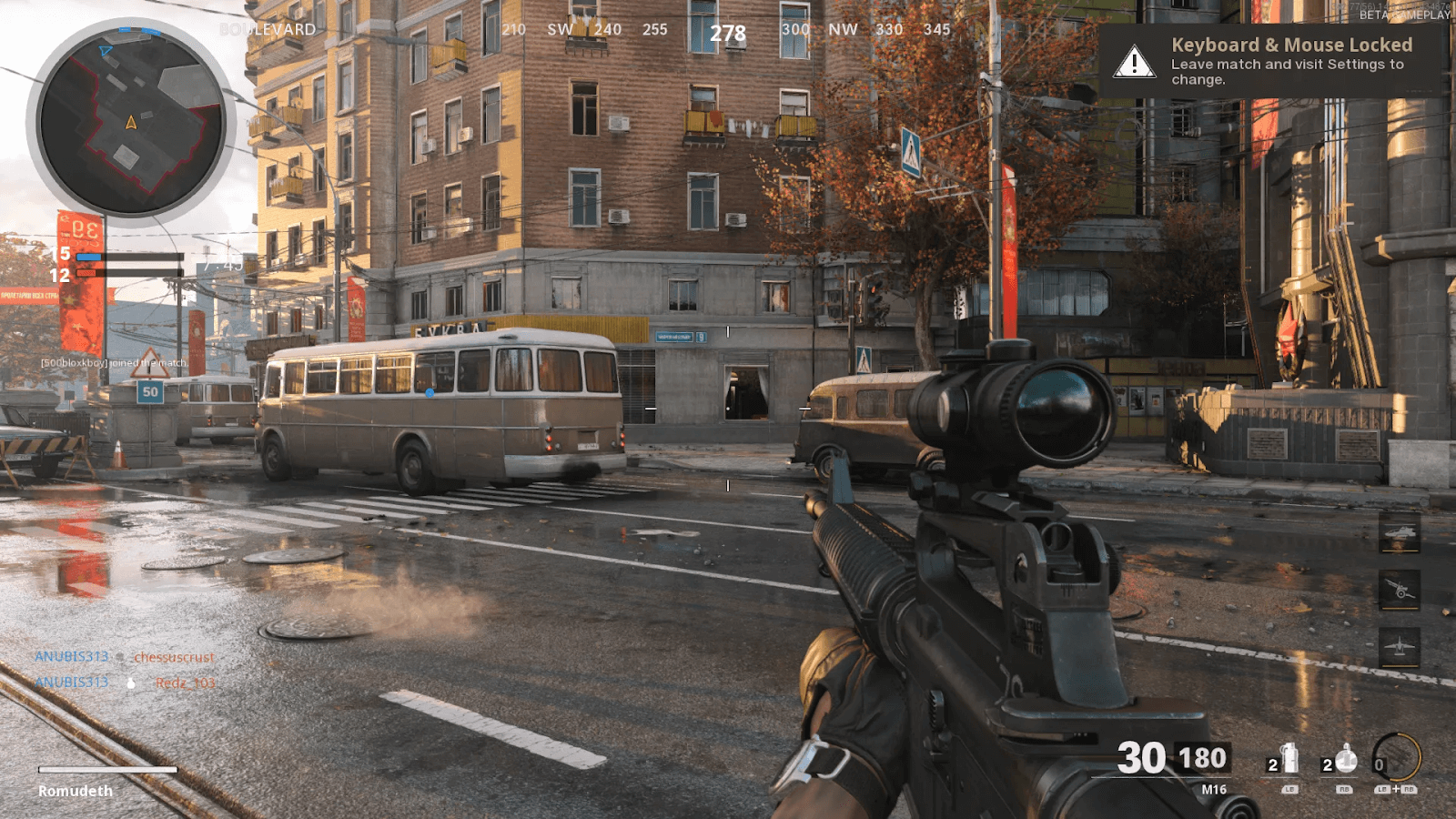Select the artillery strike killstreak icon
Image resolution: width=1456 pixels, height=819 pixels.
pyautogui.click(x=1400, y=588)
